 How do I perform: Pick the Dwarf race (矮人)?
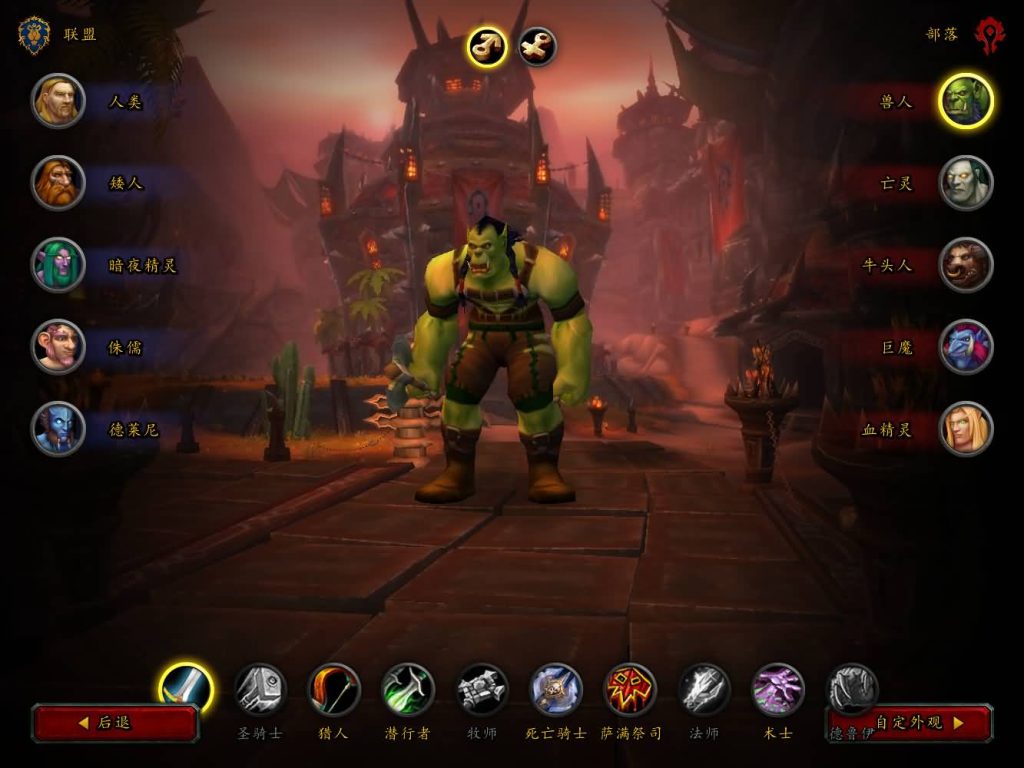tap(58, 183)
